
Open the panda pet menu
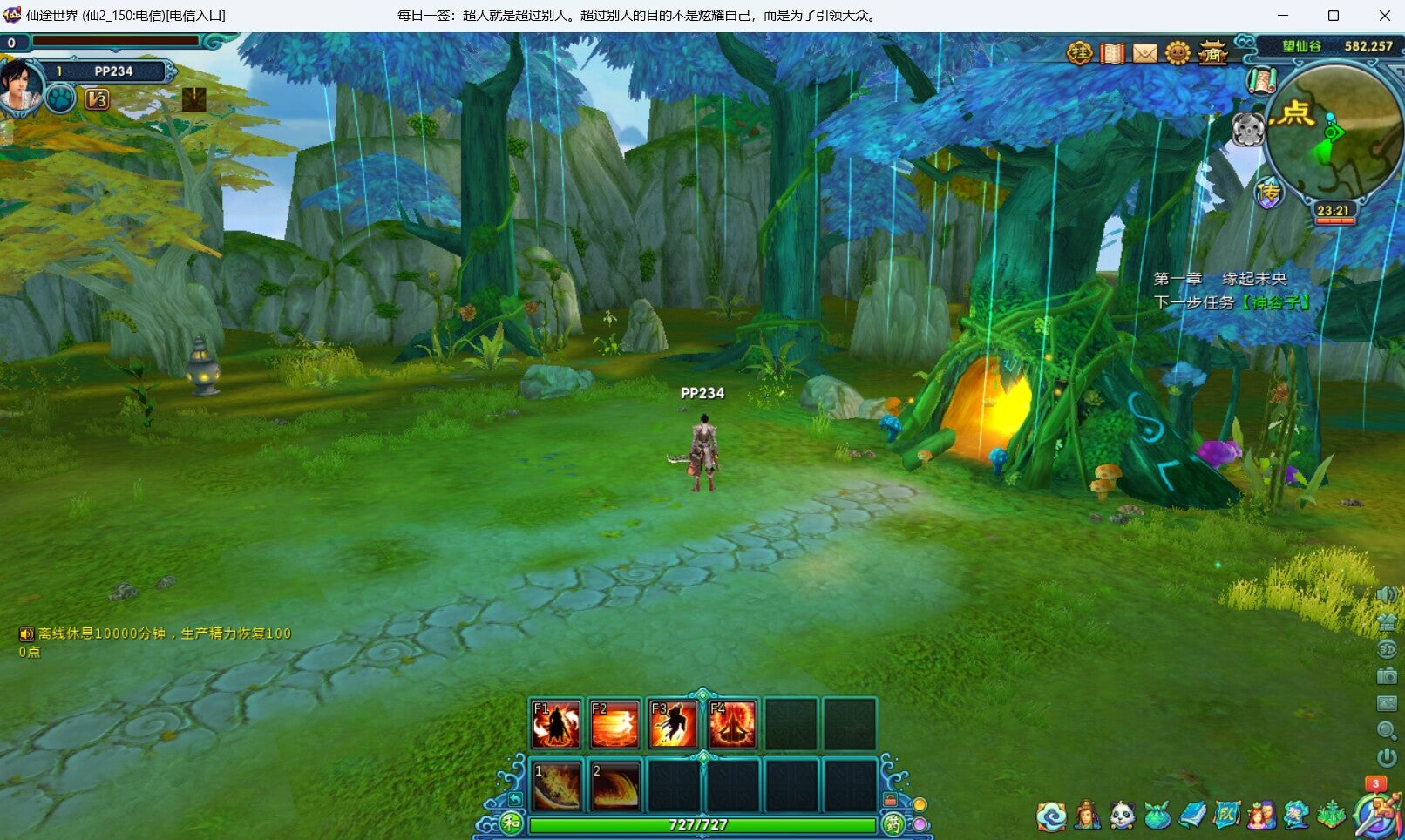tap(1123, 816)
